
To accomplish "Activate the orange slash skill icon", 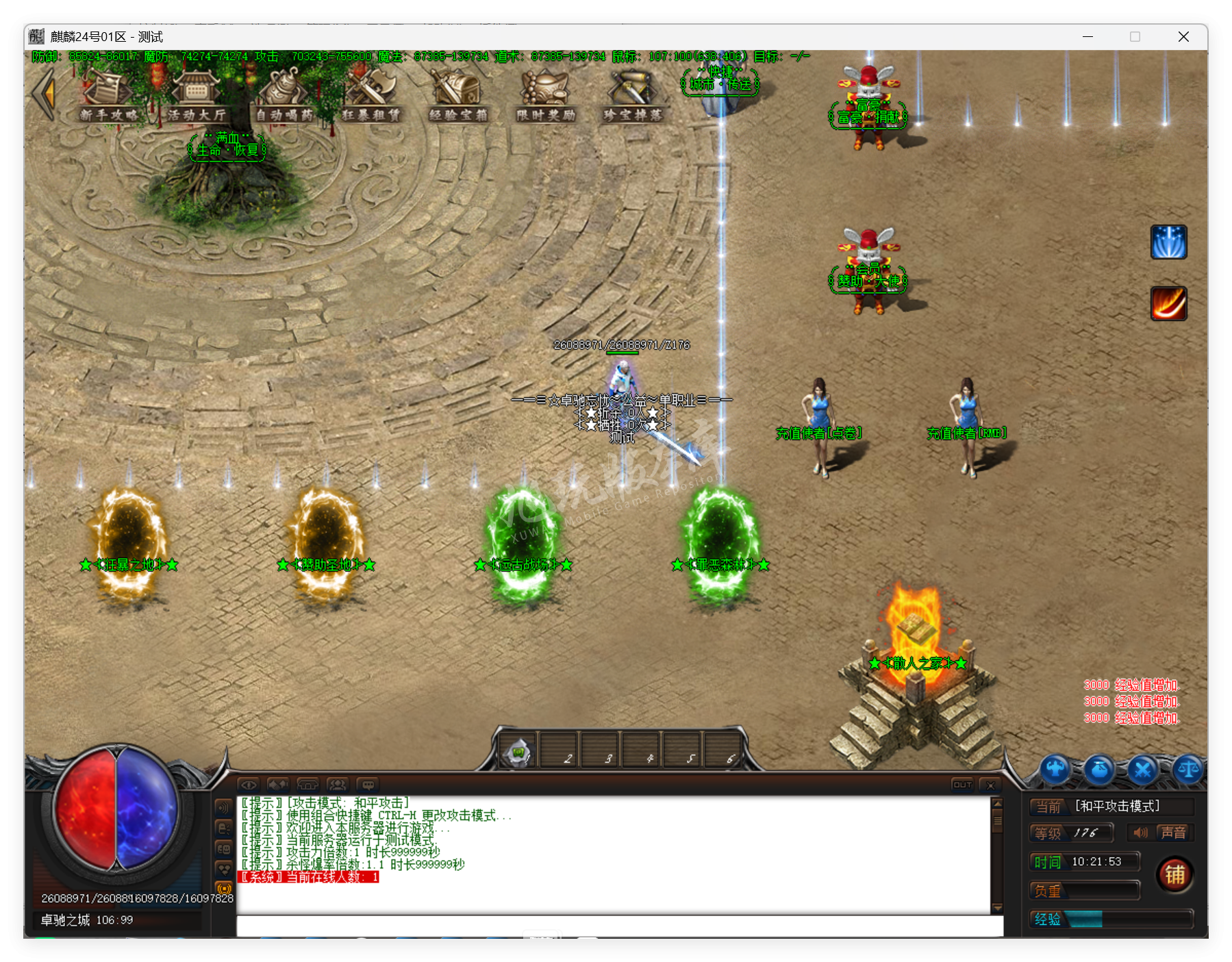I will coord(1169,304).
